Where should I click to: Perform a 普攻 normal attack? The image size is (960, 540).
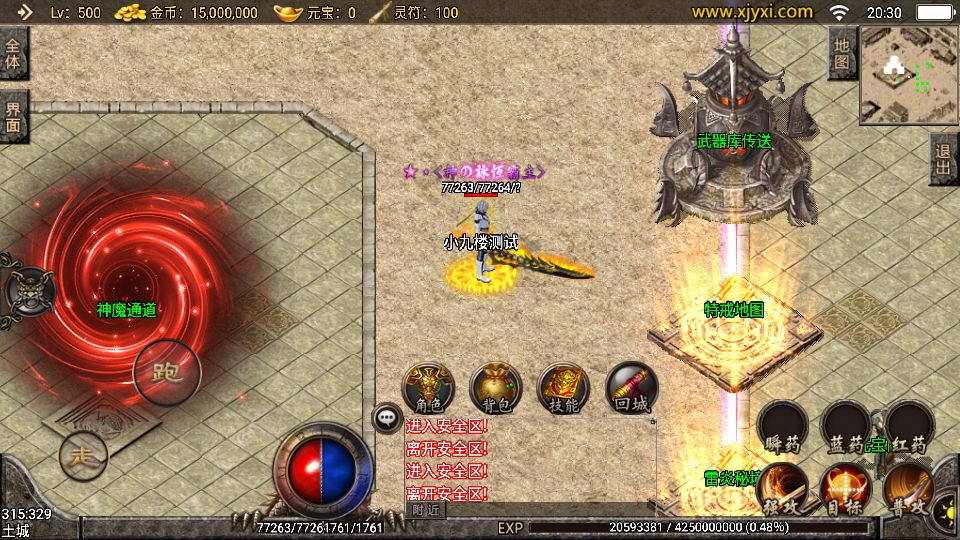coord(908,489)
